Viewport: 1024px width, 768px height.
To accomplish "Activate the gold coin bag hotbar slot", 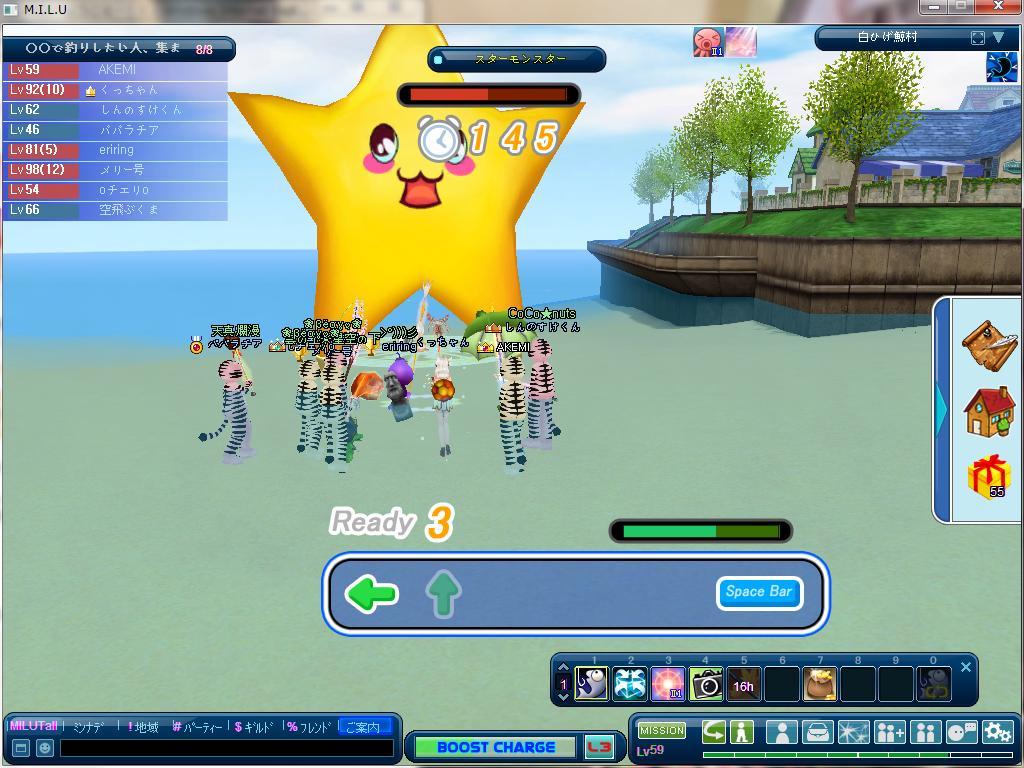I will click(820, 685).
